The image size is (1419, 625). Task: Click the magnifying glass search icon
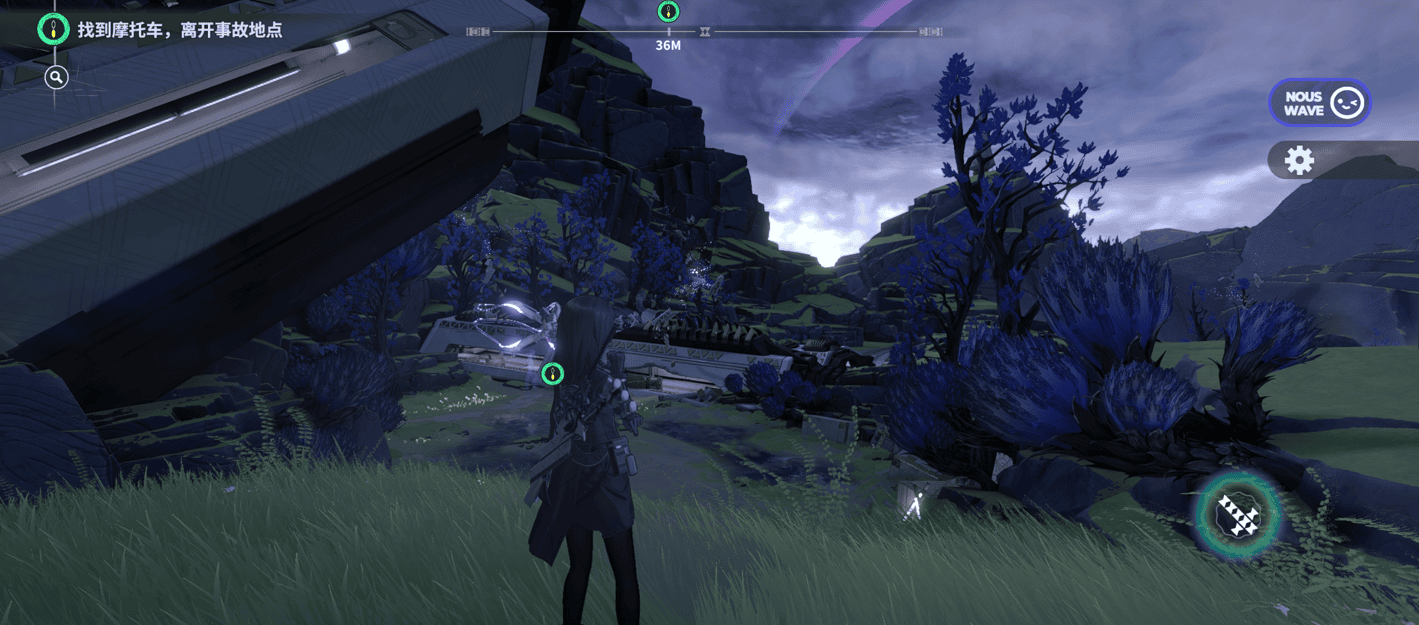(x=56, y=77)
